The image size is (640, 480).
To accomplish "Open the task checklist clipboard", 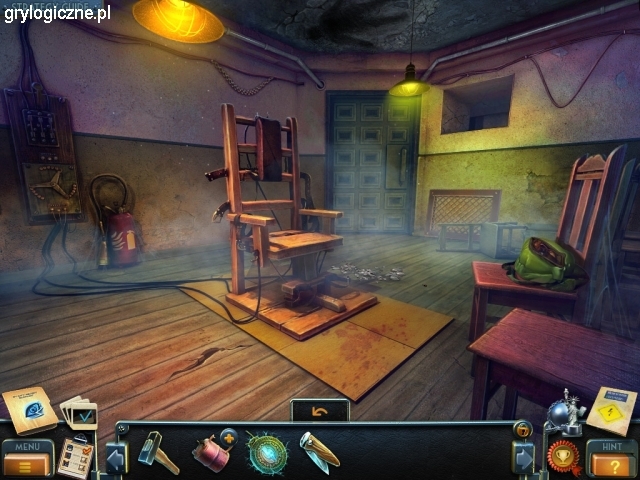I will coord(74,457).
